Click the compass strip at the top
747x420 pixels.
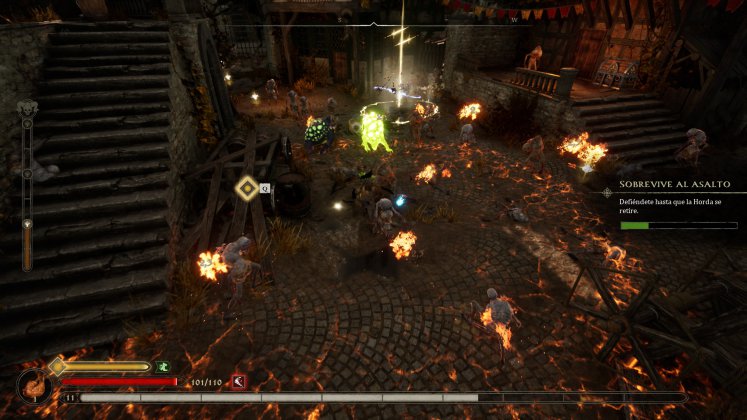coord(373,19)
